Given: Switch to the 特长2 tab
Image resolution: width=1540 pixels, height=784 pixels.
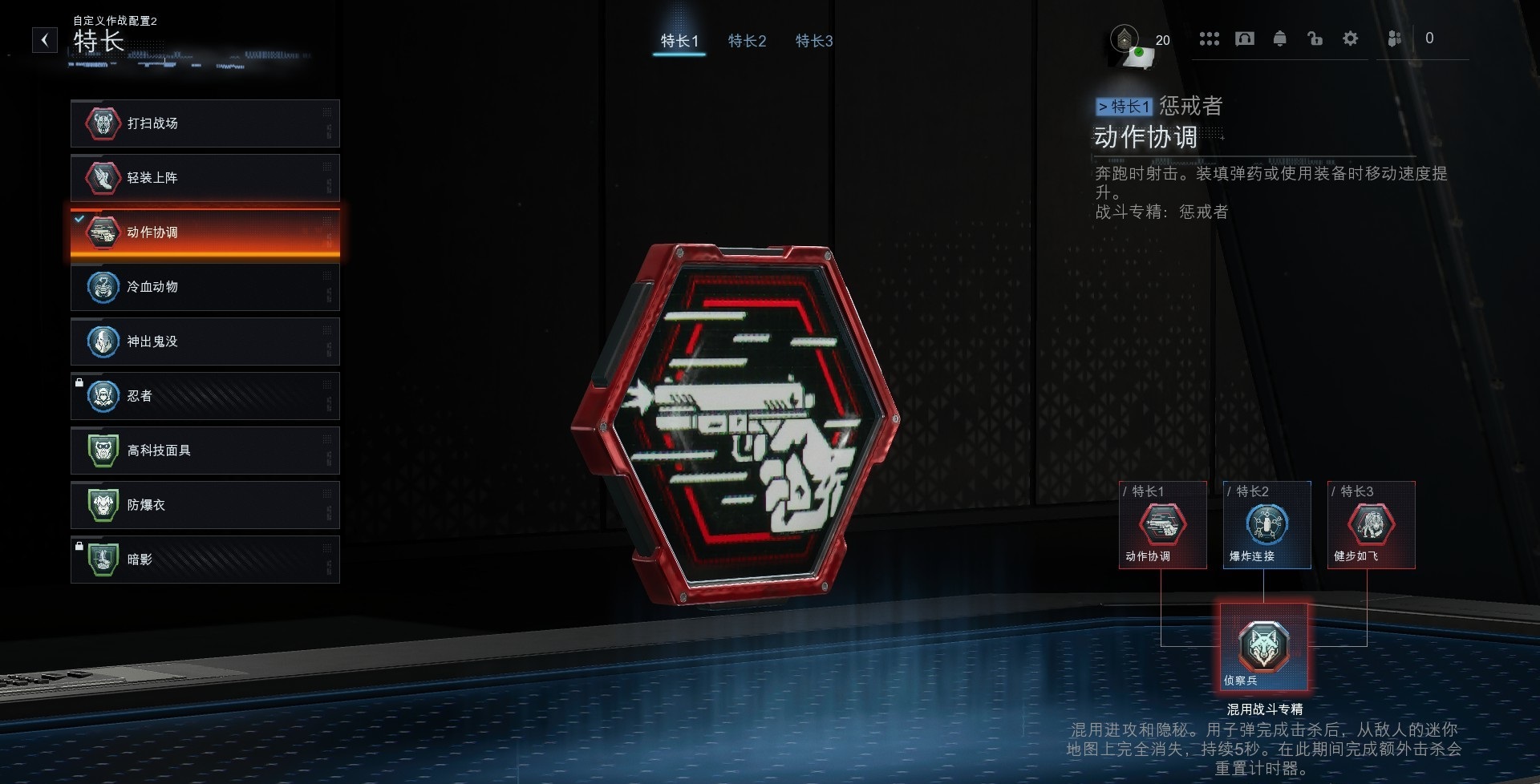Looking at the screenshot, I should (747, 41).
